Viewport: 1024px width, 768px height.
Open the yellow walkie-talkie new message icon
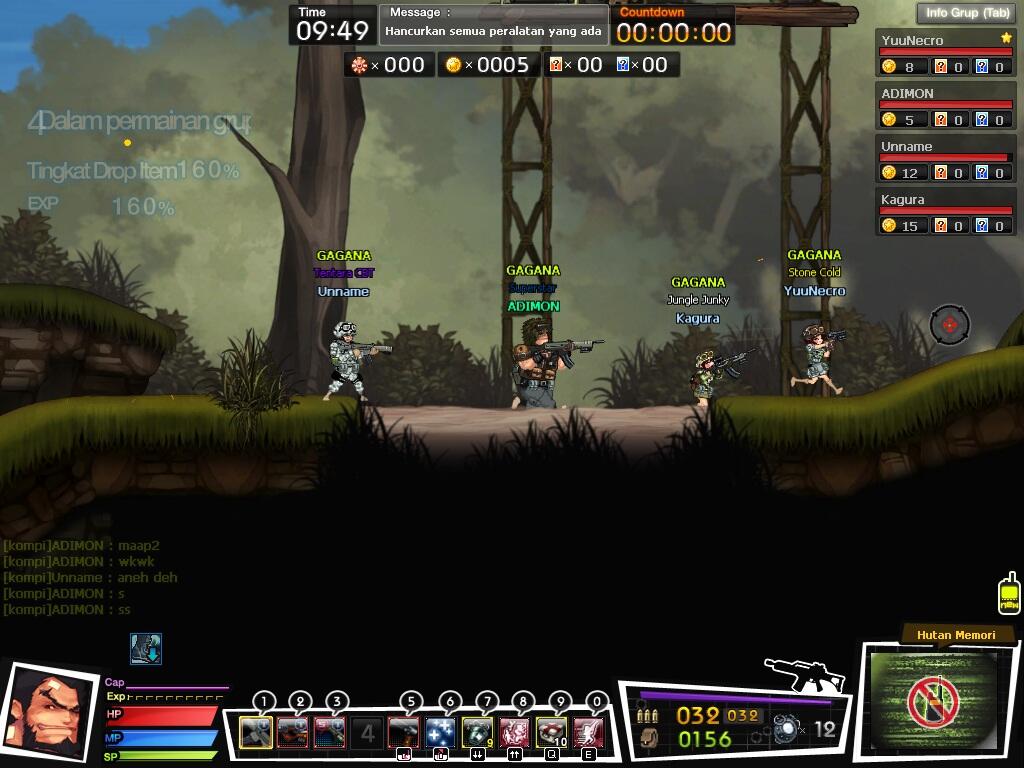point(1009,593)
